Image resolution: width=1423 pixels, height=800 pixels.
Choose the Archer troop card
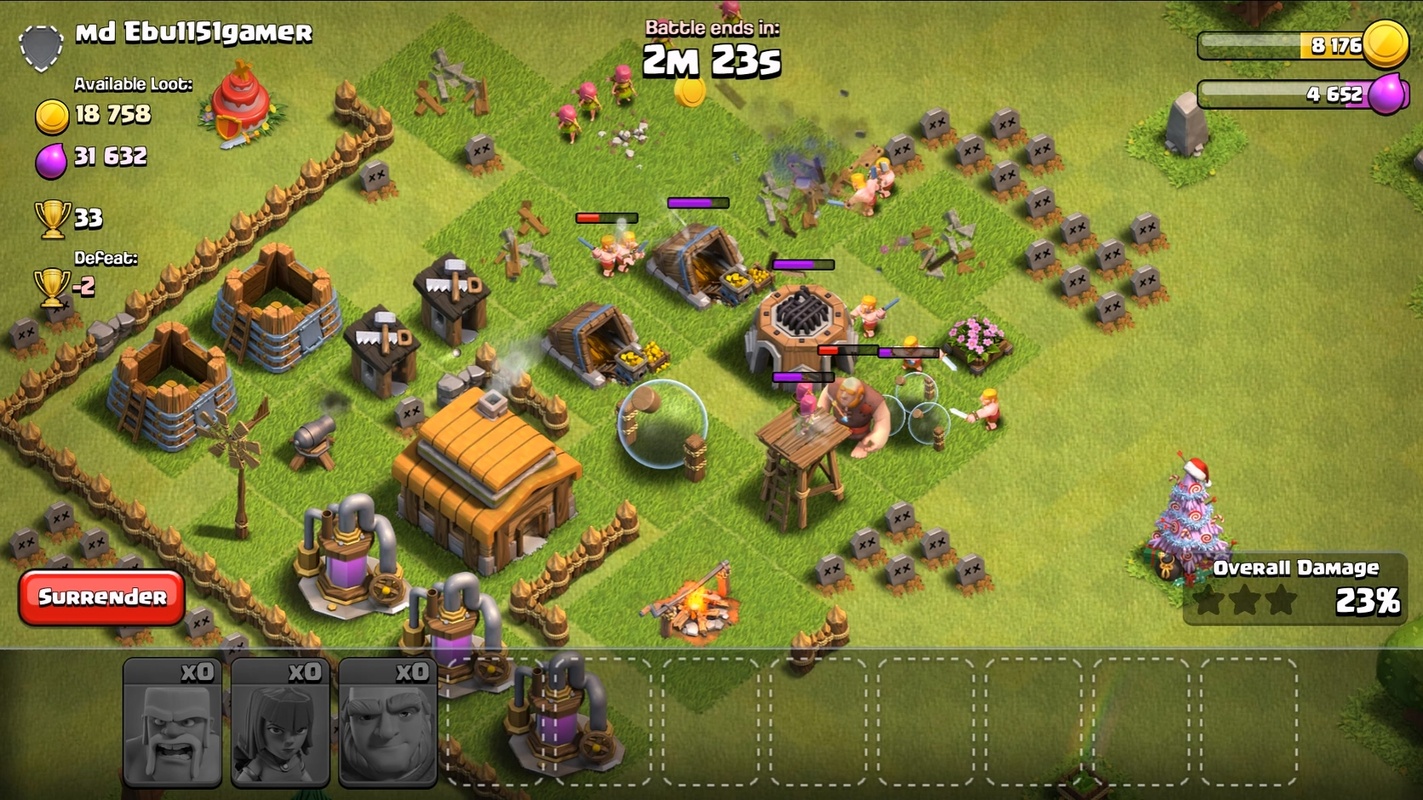[280, 721]
